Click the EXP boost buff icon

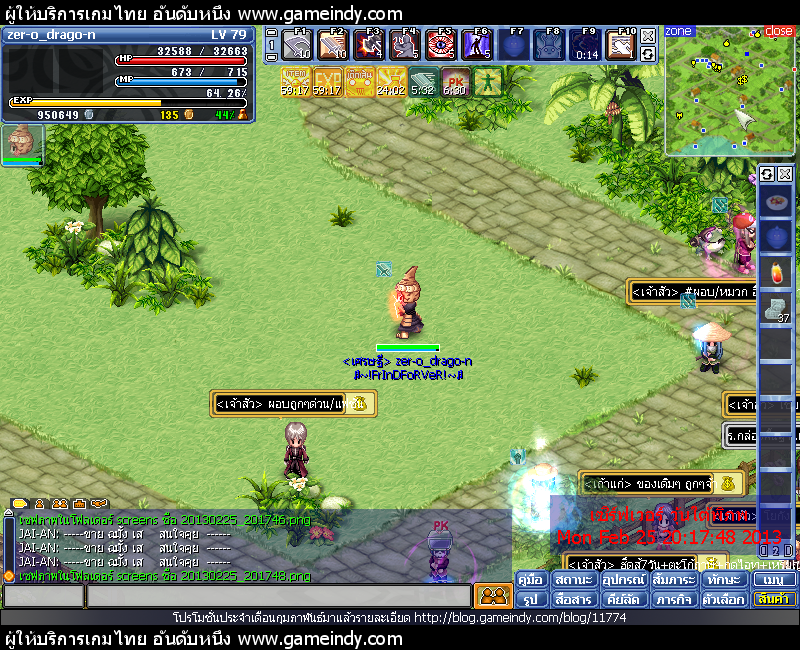pyautogui.click(x=327, y=80)
